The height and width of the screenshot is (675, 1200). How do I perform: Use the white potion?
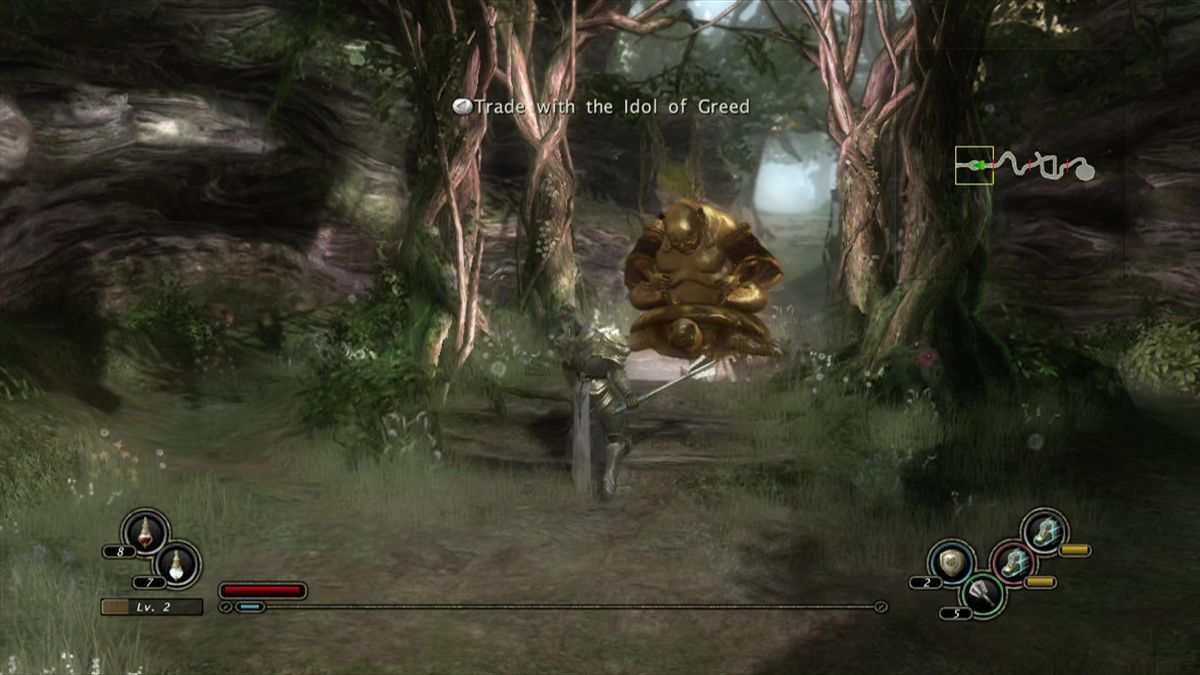click(x=178, y=564)
